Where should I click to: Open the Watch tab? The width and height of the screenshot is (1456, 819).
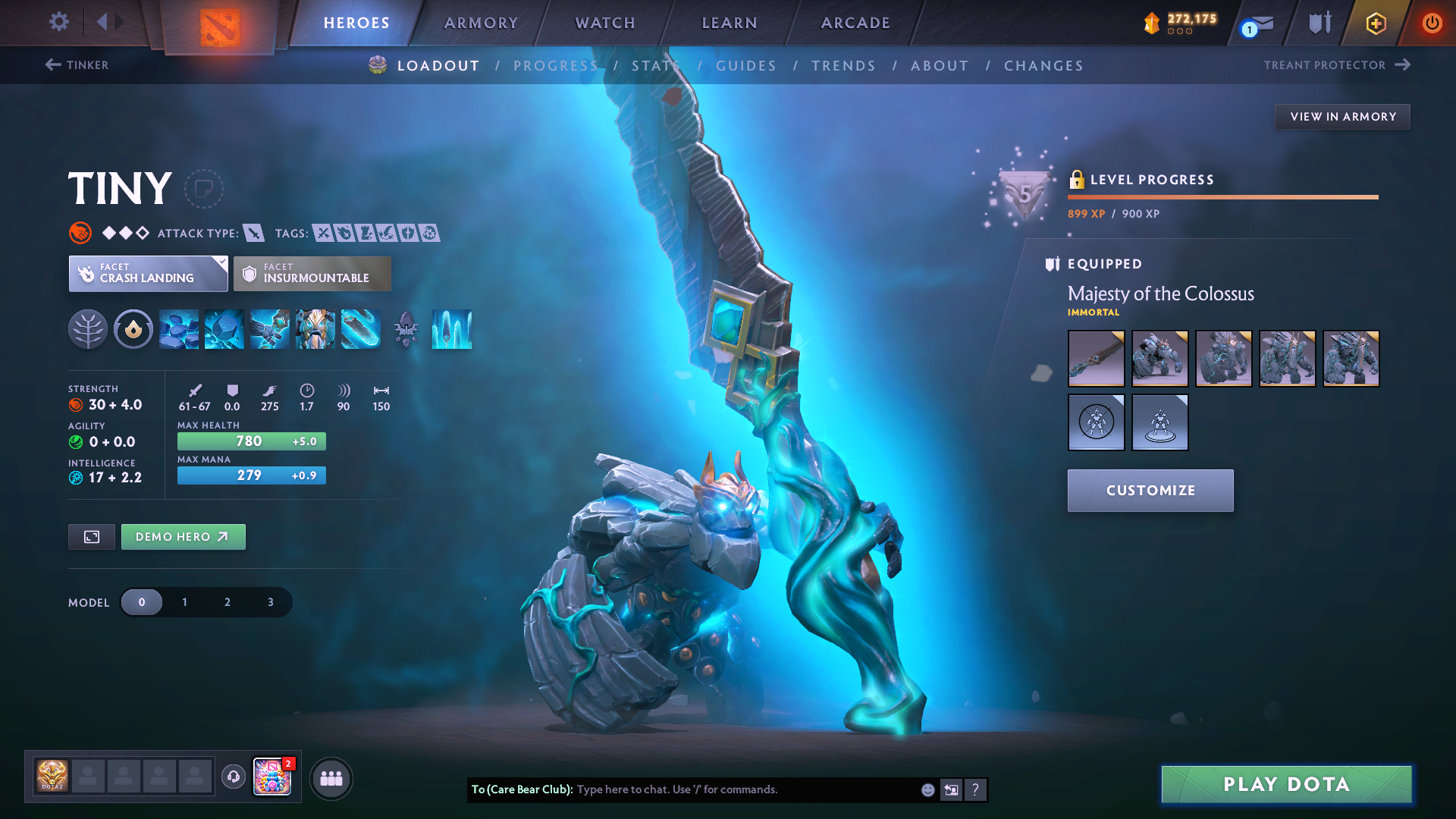(605, 23)
